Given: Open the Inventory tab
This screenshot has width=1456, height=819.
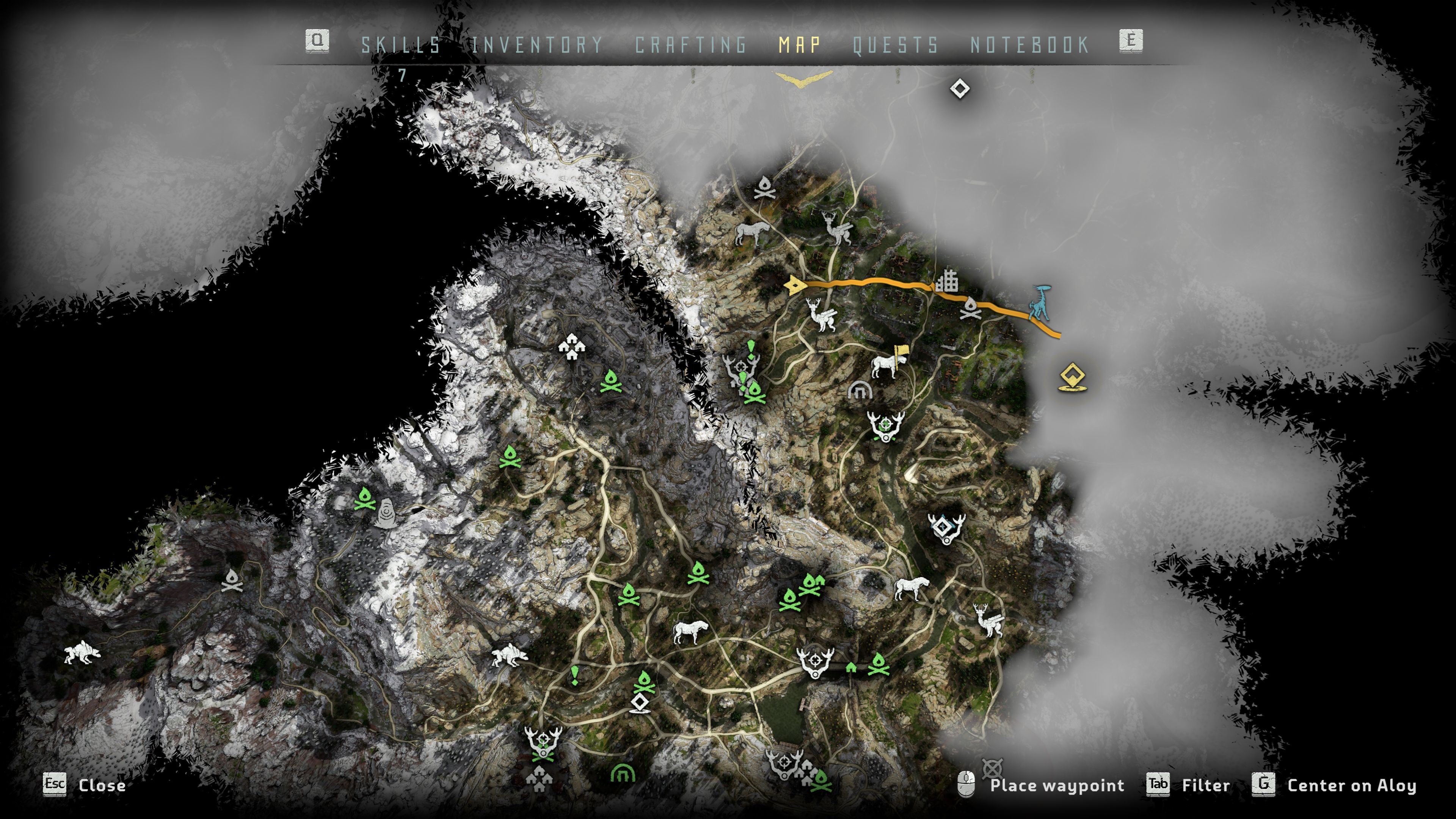Looking at the screenshot, I should click(x=537, y=45).
